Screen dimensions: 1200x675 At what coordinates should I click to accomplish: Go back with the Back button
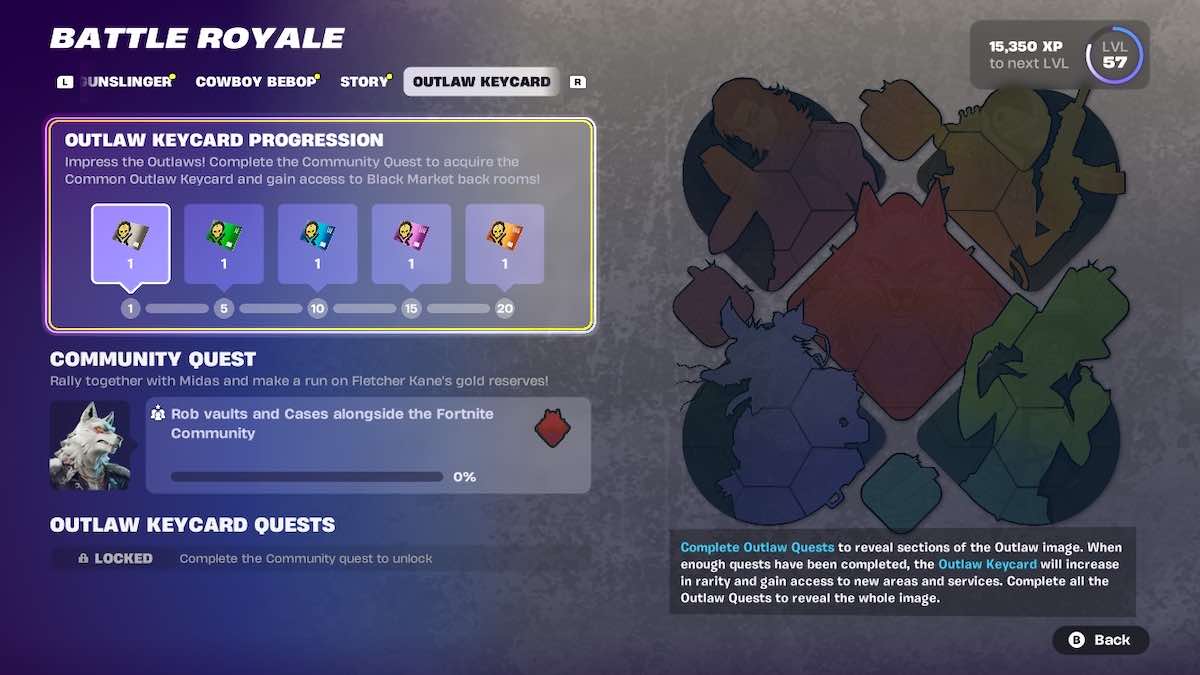[x=1100, y=640]
